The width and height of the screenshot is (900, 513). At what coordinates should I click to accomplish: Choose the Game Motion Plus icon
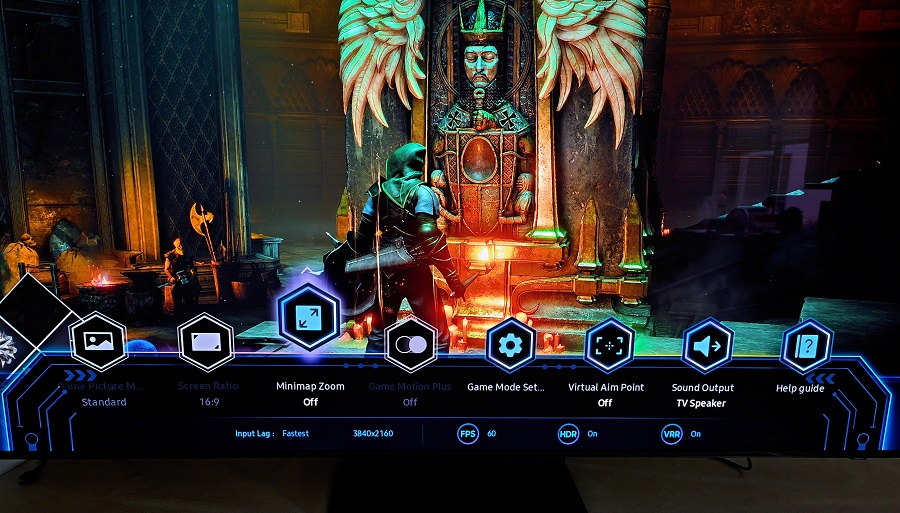410,345
